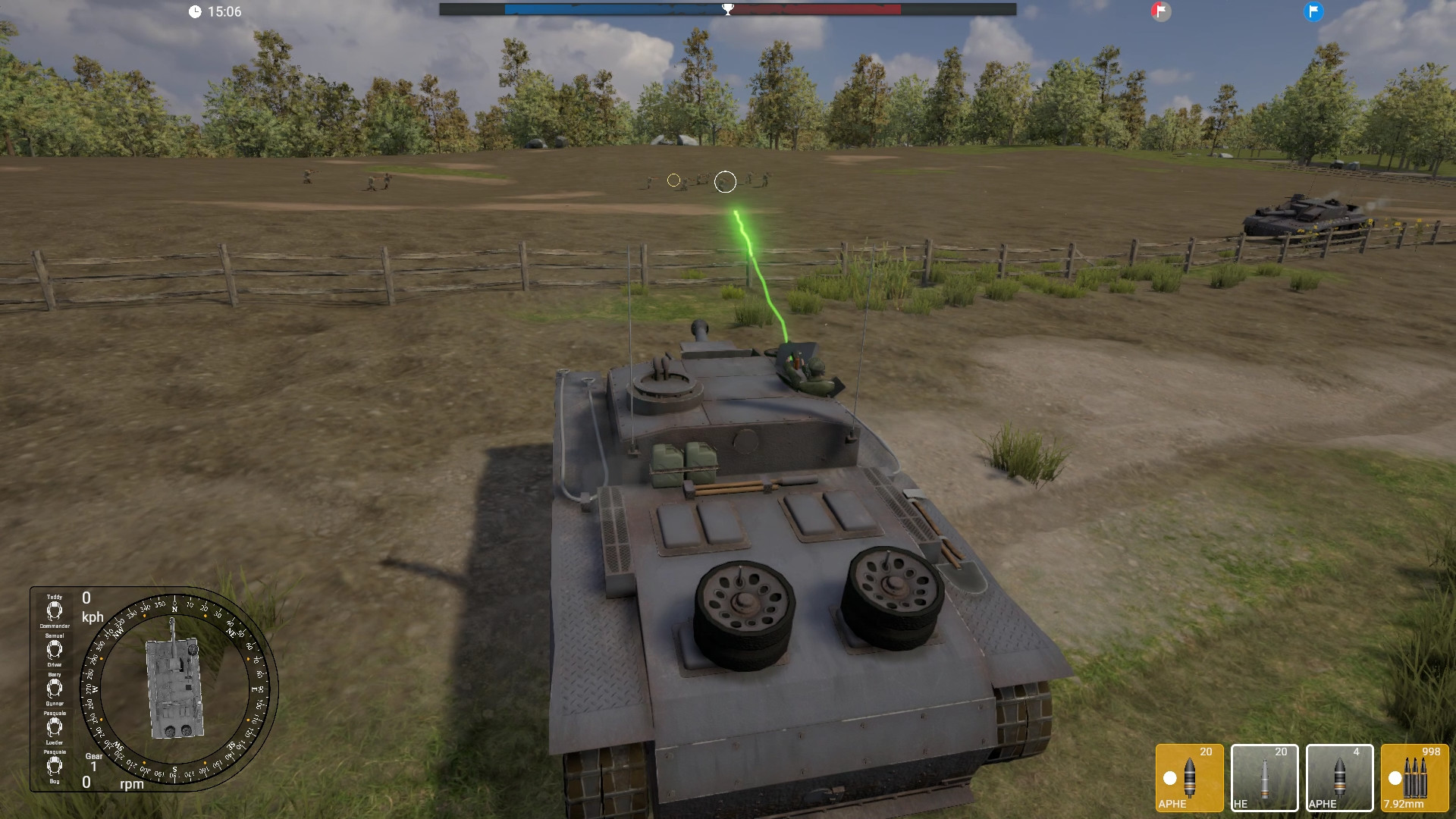Click the white targeting reticle circle
1456x819 pixels.
click(724, 181)
